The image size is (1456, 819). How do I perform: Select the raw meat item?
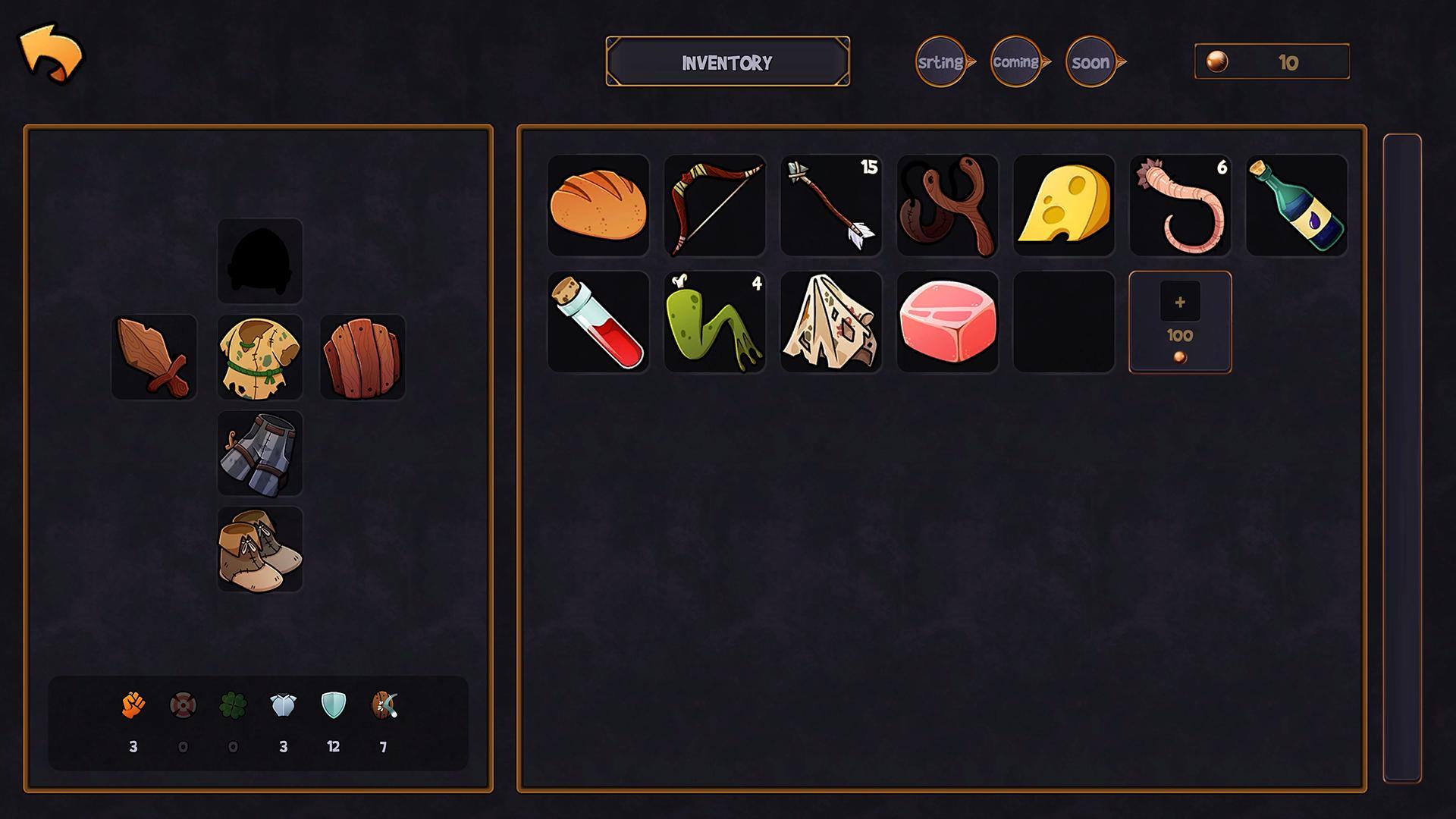tap(947, 322)
